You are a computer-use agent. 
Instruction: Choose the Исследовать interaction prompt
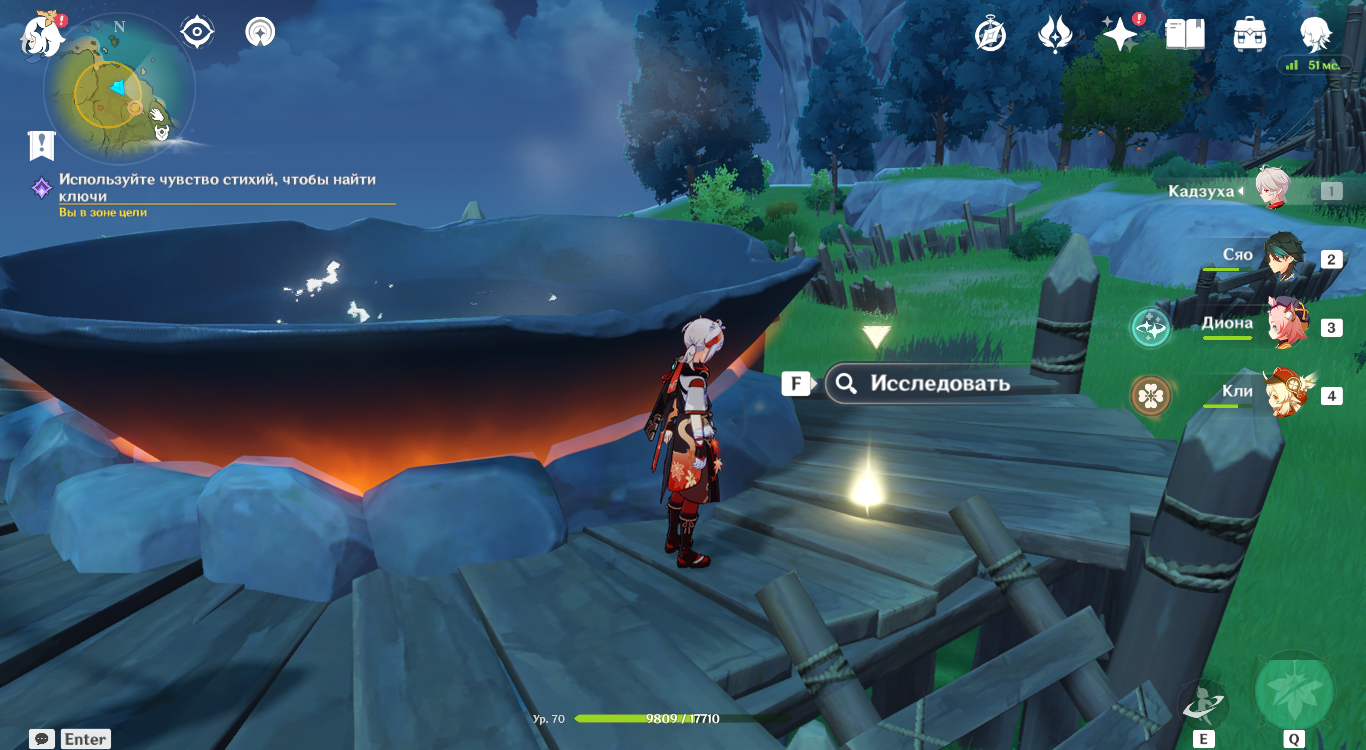[939, 383]
